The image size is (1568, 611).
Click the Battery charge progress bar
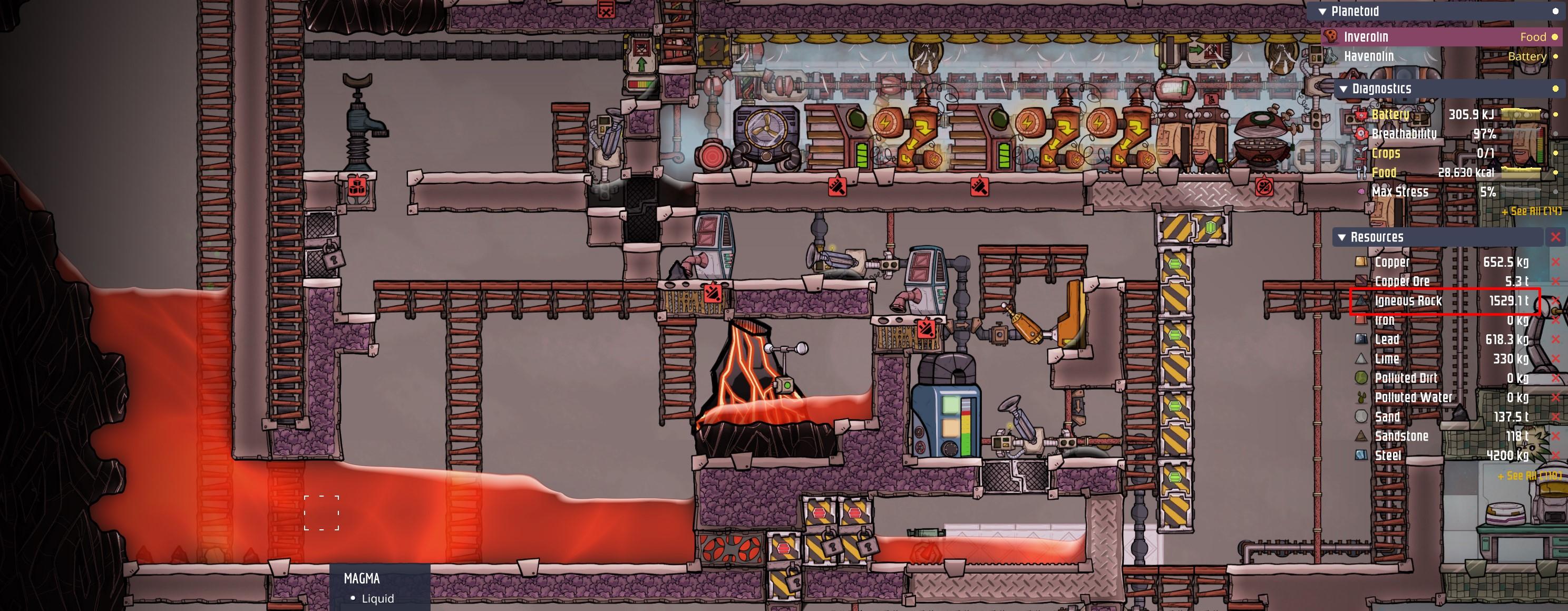(x=1522, y=115)
